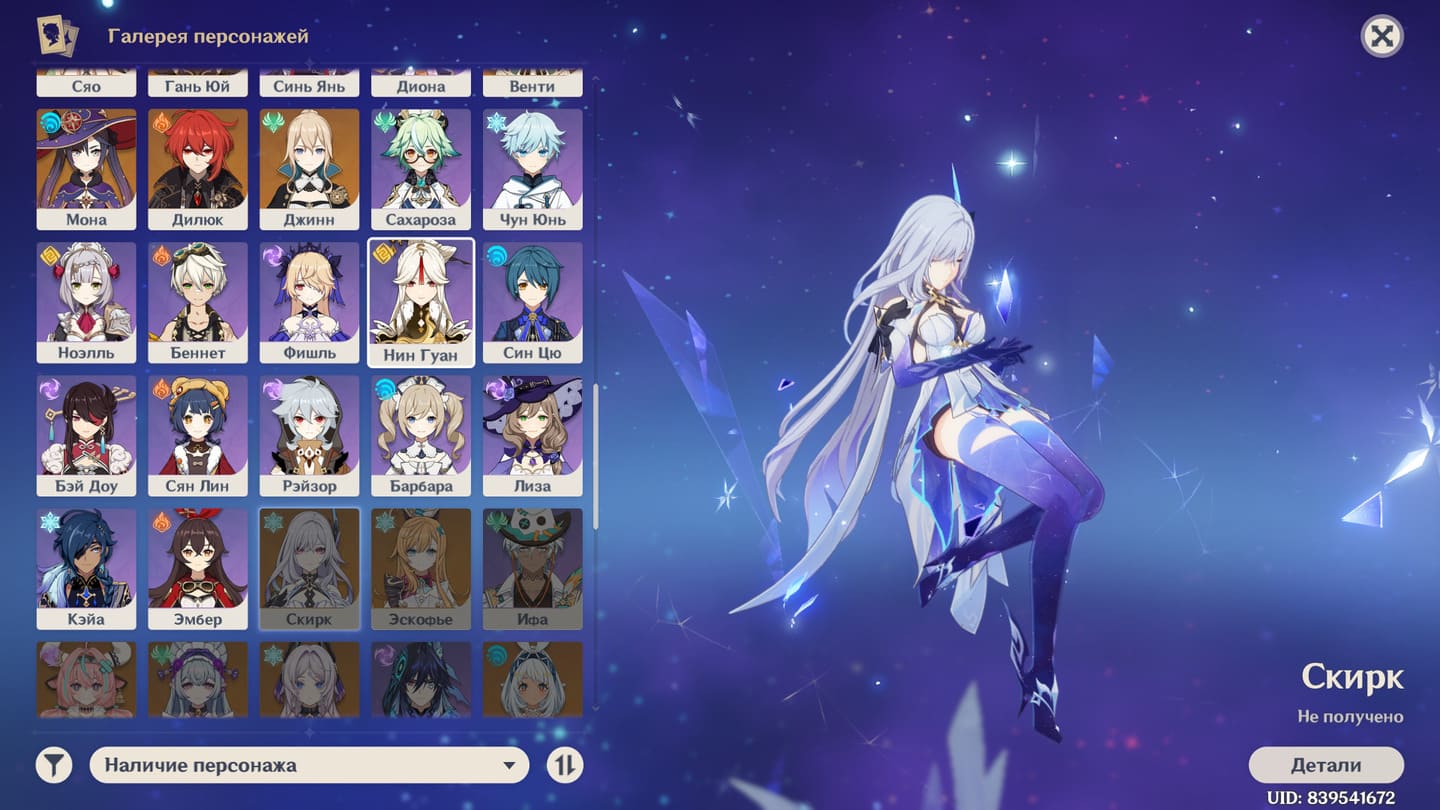Viewport: 1440px width, 810px height.
Task: Select Нин Гуан character card
Action: [421, 301]
